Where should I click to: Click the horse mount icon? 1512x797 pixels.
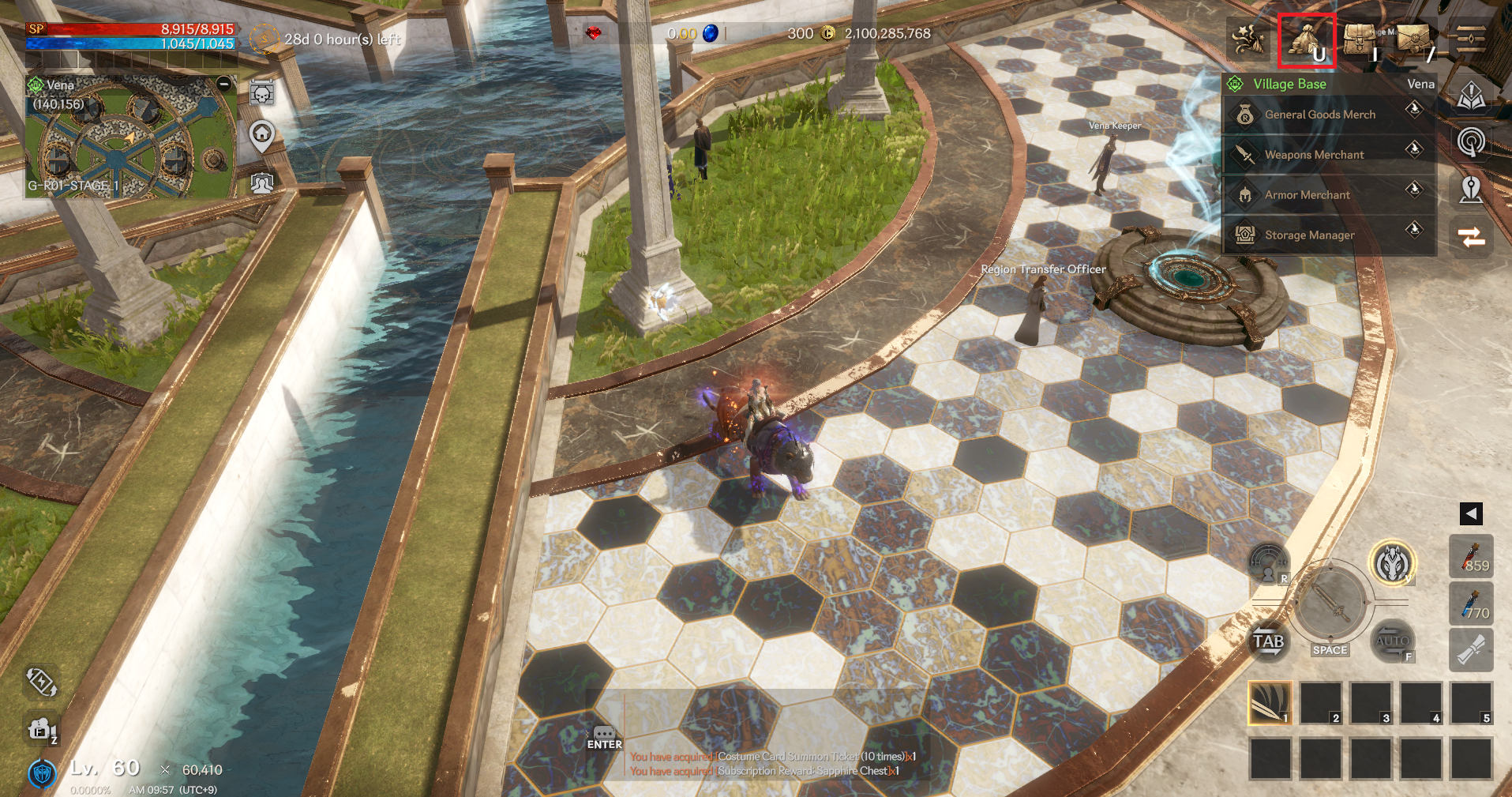coord(1392,563)
